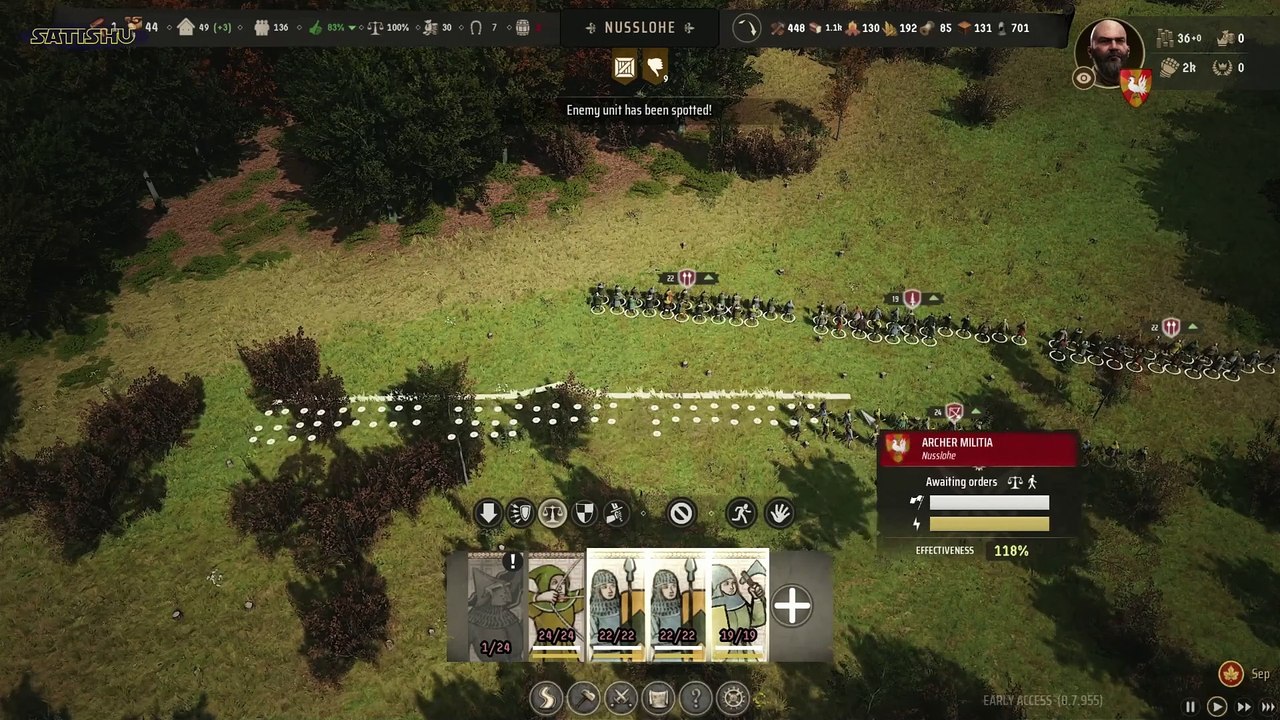Select the archer militia unit card

click(556, 606)
